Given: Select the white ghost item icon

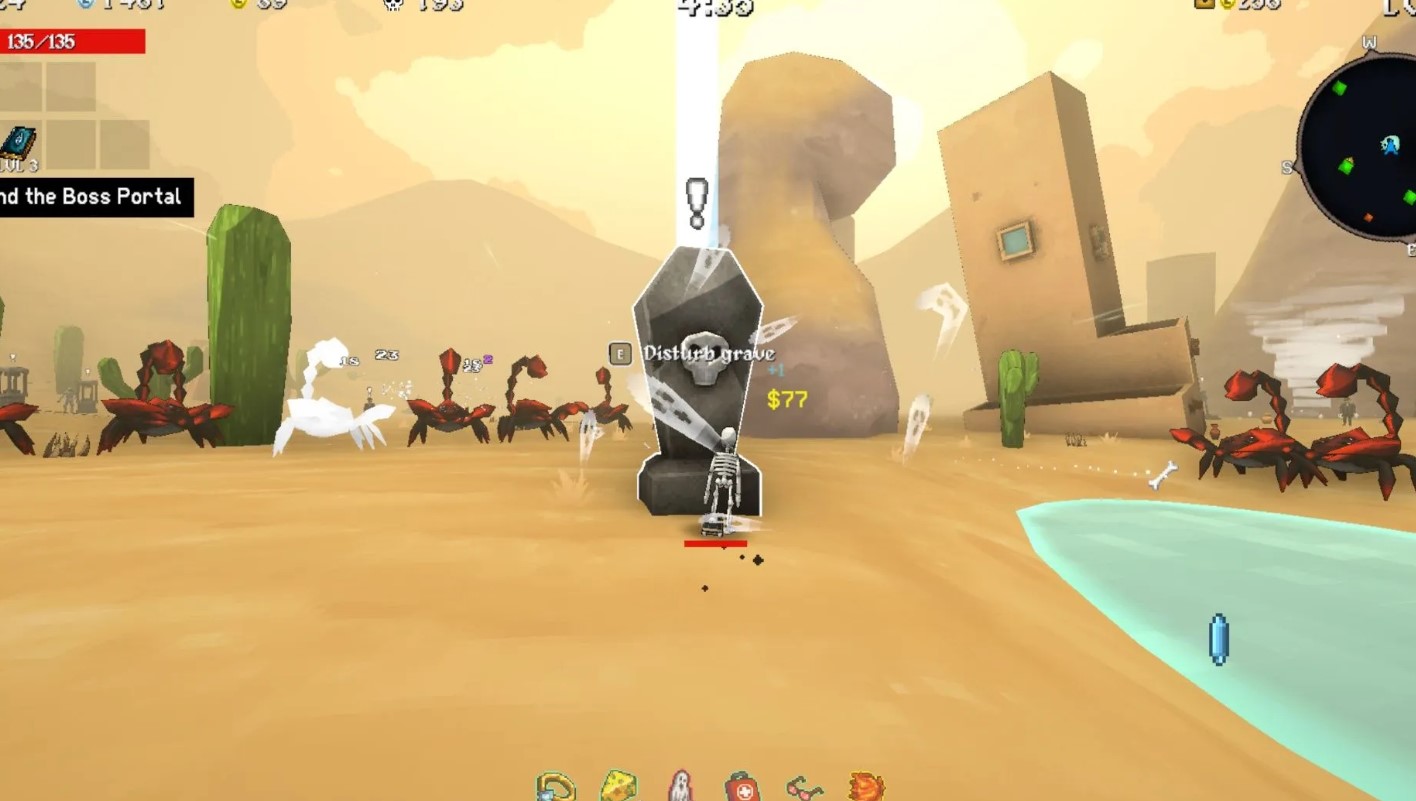Looking at the screenshot, I should click(680, 787).
